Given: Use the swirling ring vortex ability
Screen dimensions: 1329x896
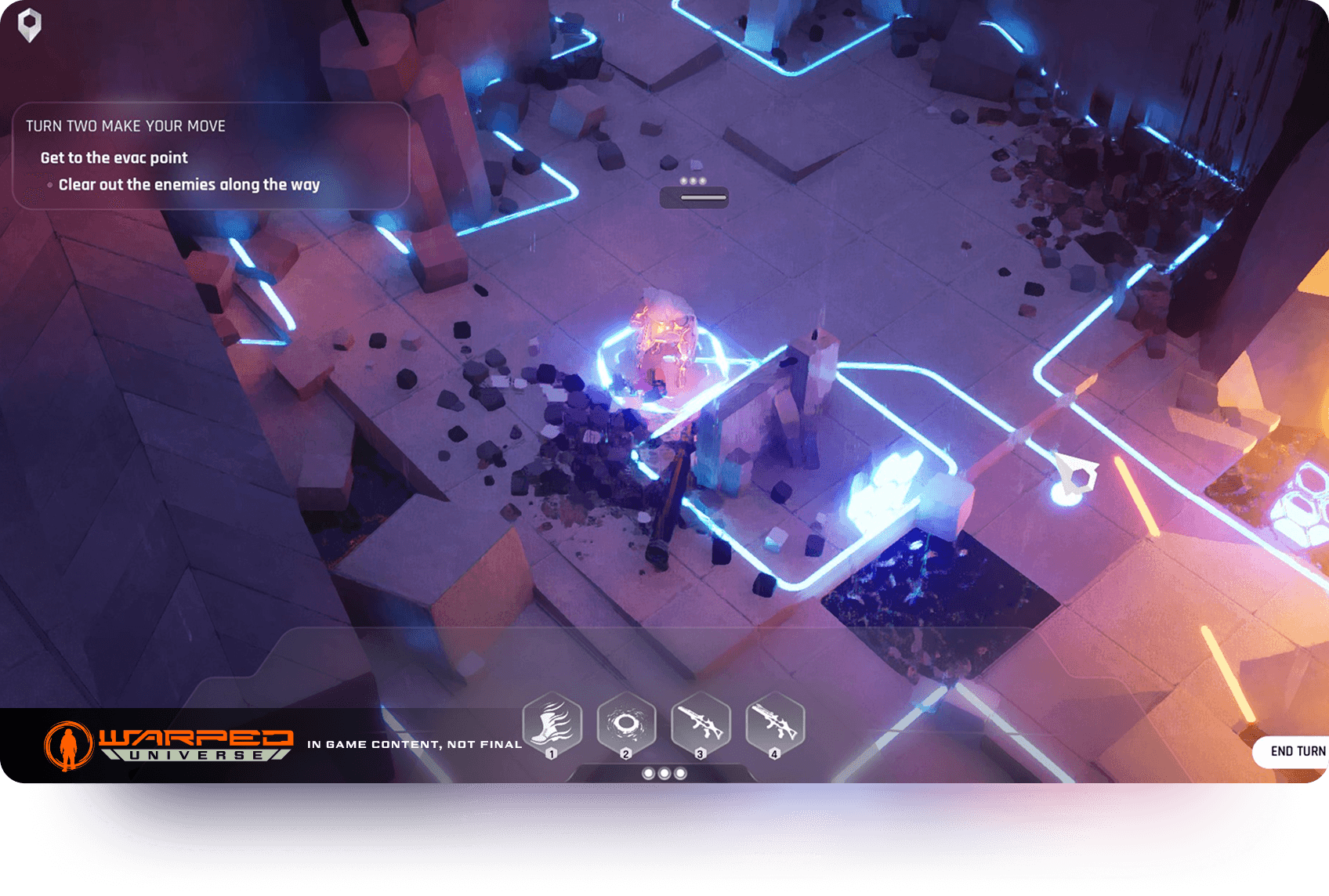Looking at the screenshot, I should tap(626, 724).
